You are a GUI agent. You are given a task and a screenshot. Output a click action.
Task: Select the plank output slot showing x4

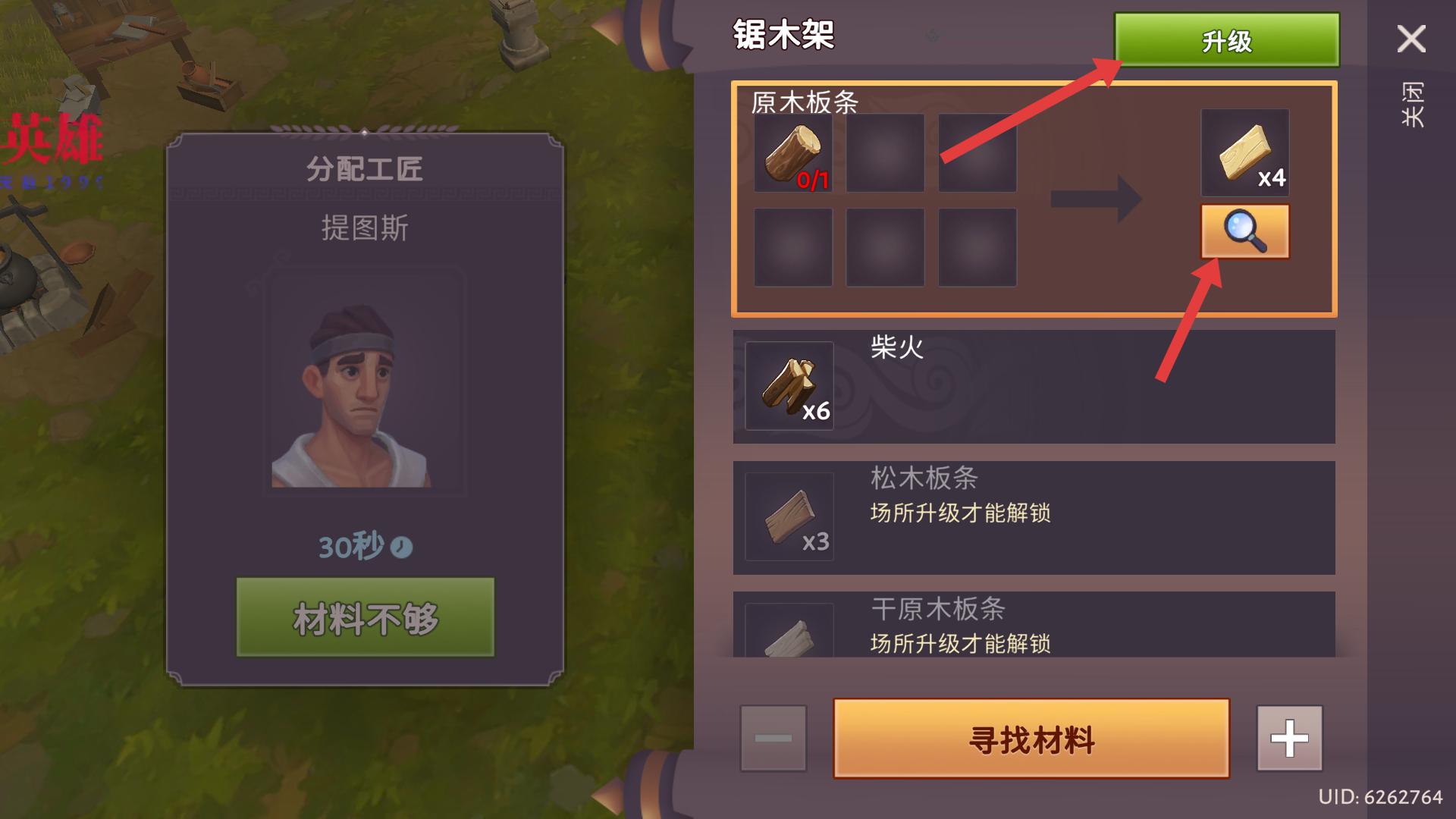[x=1244, y=153]
